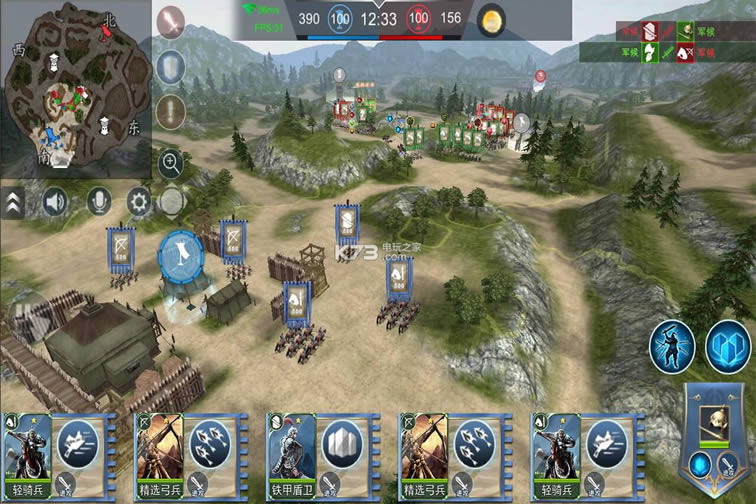The image size is (756, 504).
Task: Open the gear settings menu
Action: pyautogui.click(x=138, y=203)
